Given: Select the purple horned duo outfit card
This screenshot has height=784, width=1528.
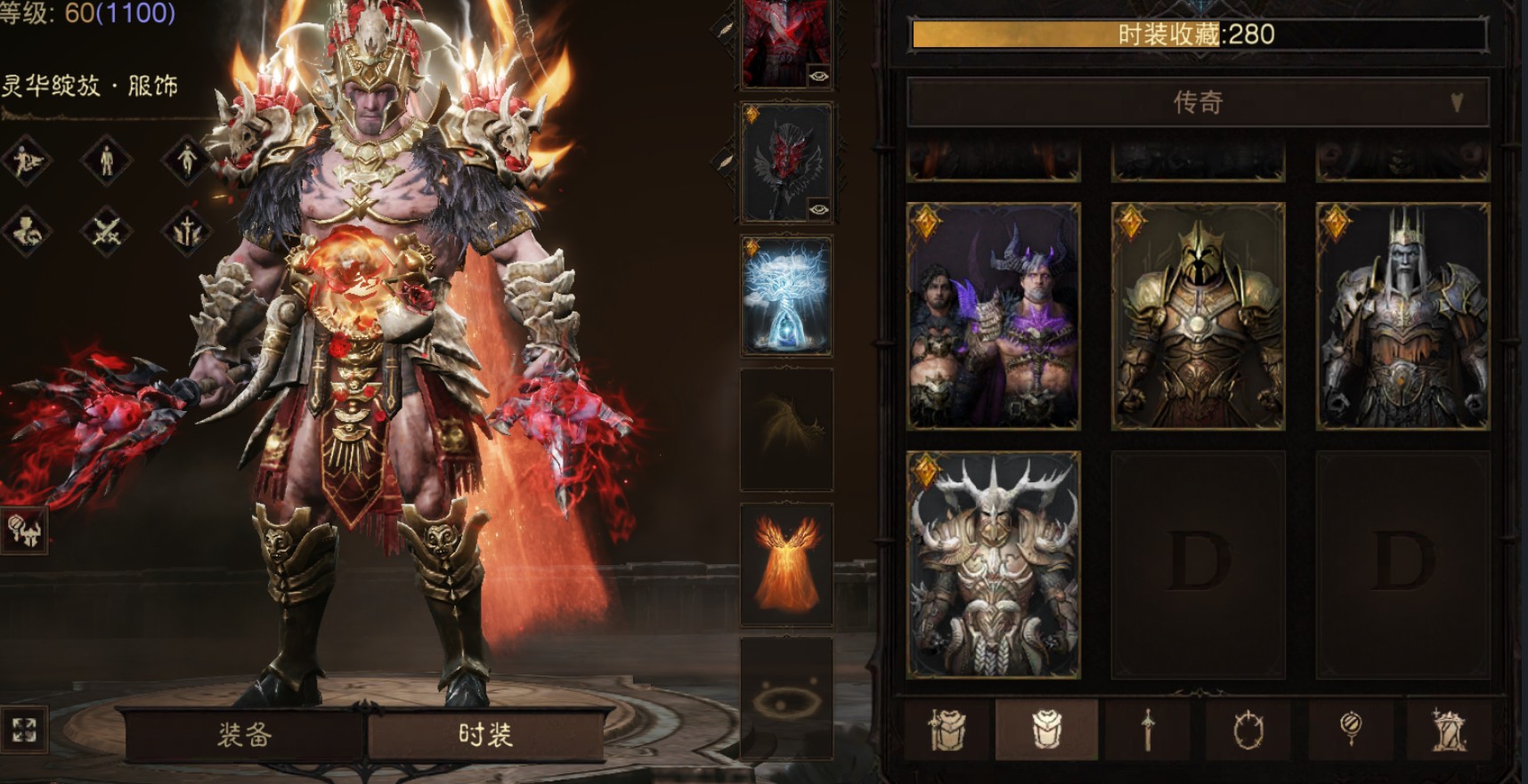Looking at the screenshot, I should pos(993,316).
